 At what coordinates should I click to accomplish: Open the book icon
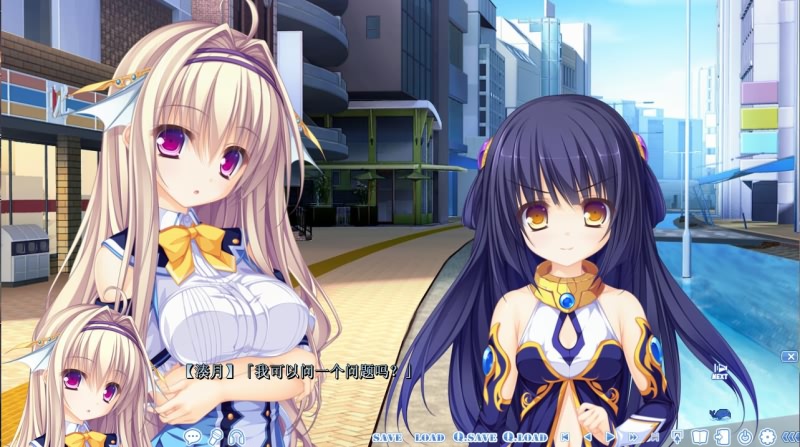pyautogui.click(x=700, y=436)
